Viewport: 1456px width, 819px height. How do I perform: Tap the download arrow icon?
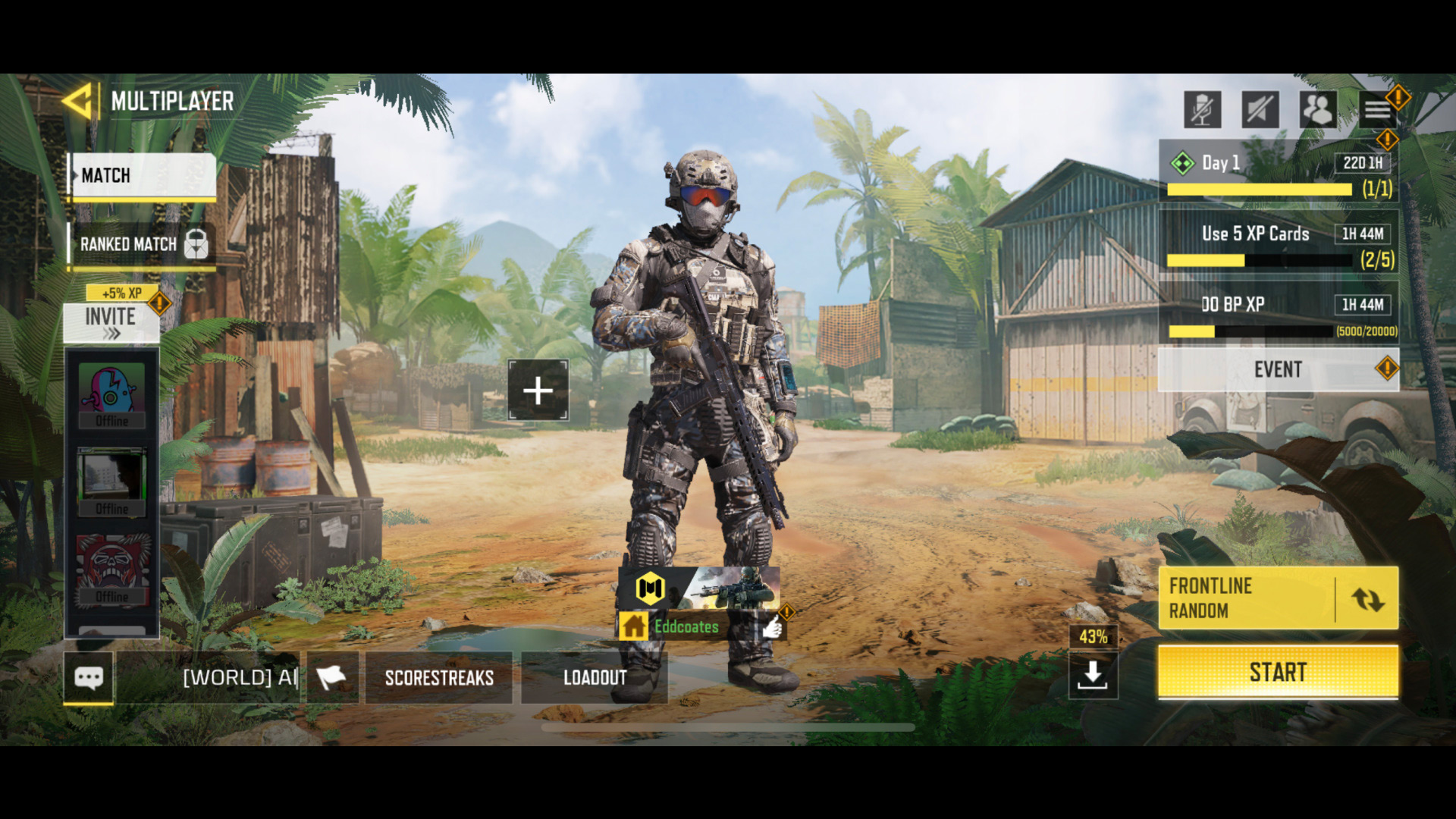pyautogui.click(x=1092, y=673)
